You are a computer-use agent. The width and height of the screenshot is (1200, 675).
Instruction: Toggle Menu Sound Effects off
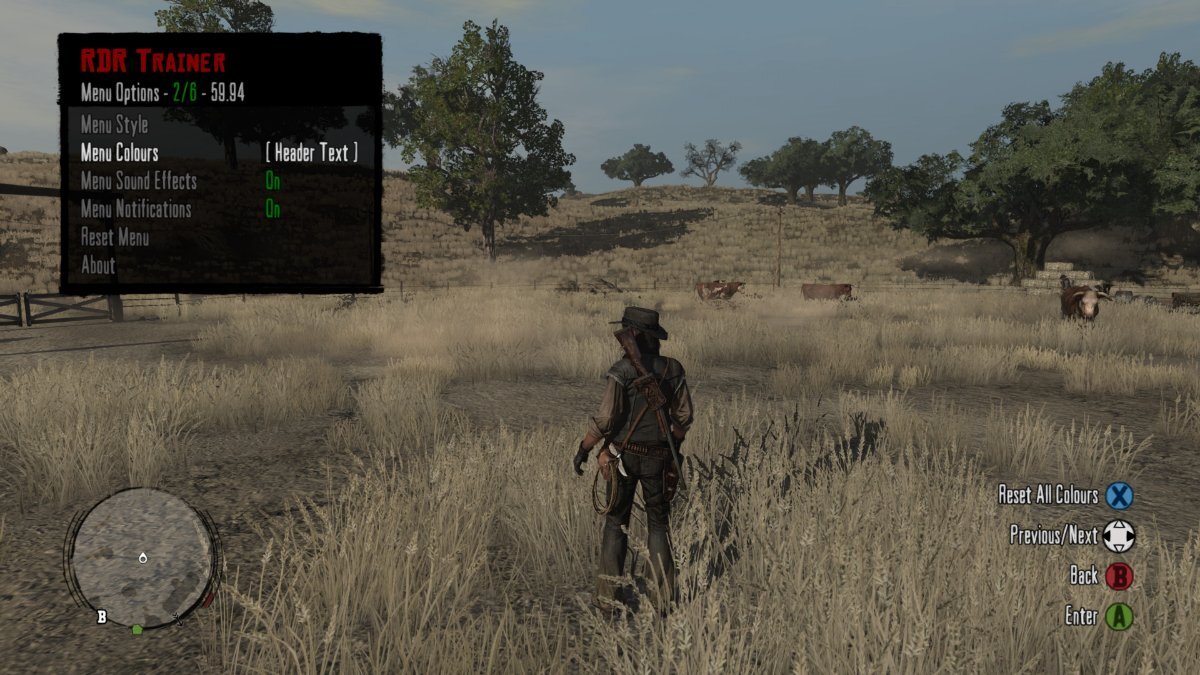click(x=273, y=182)
